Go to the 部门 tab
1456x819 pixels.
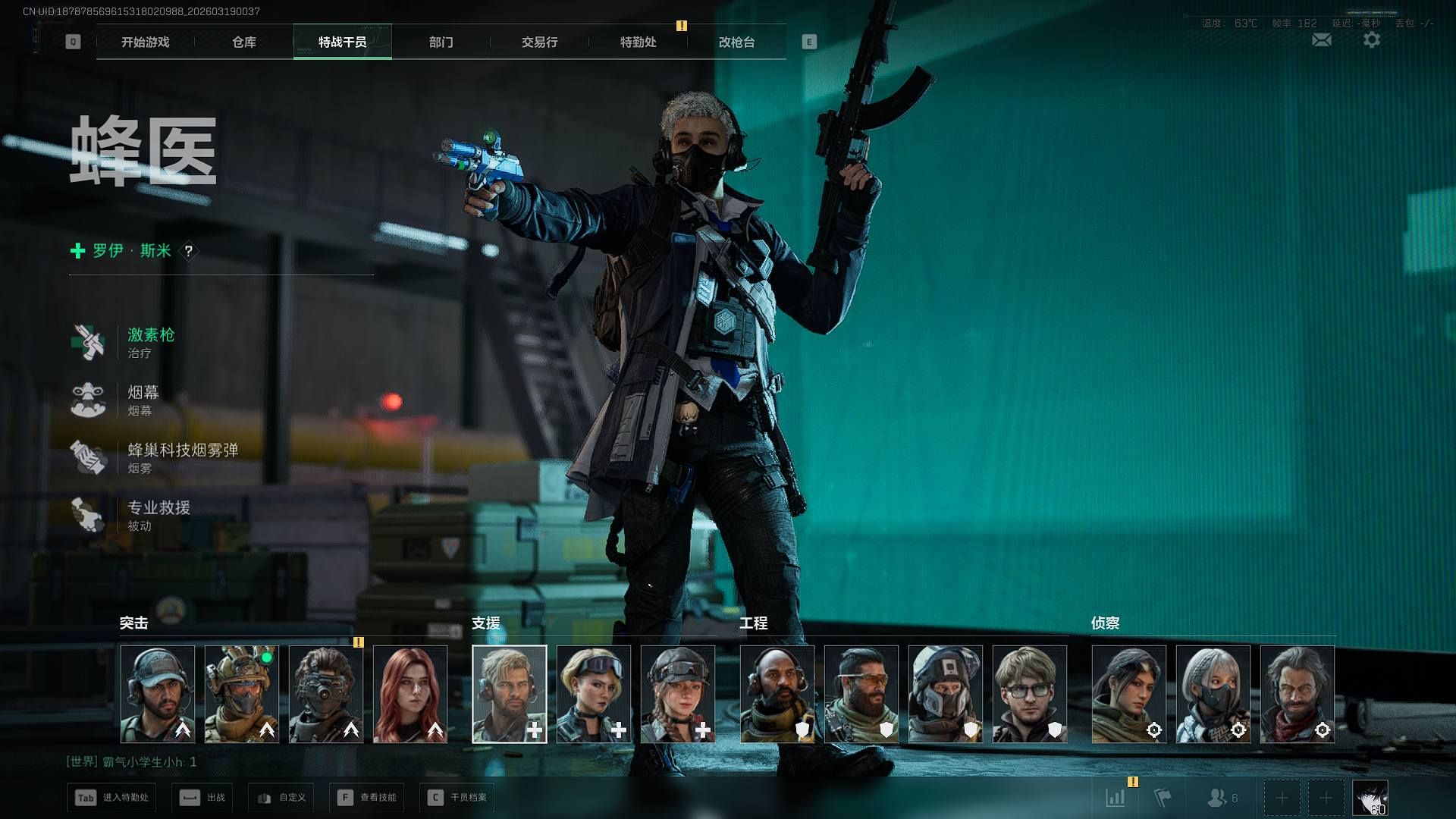point(441,42)
